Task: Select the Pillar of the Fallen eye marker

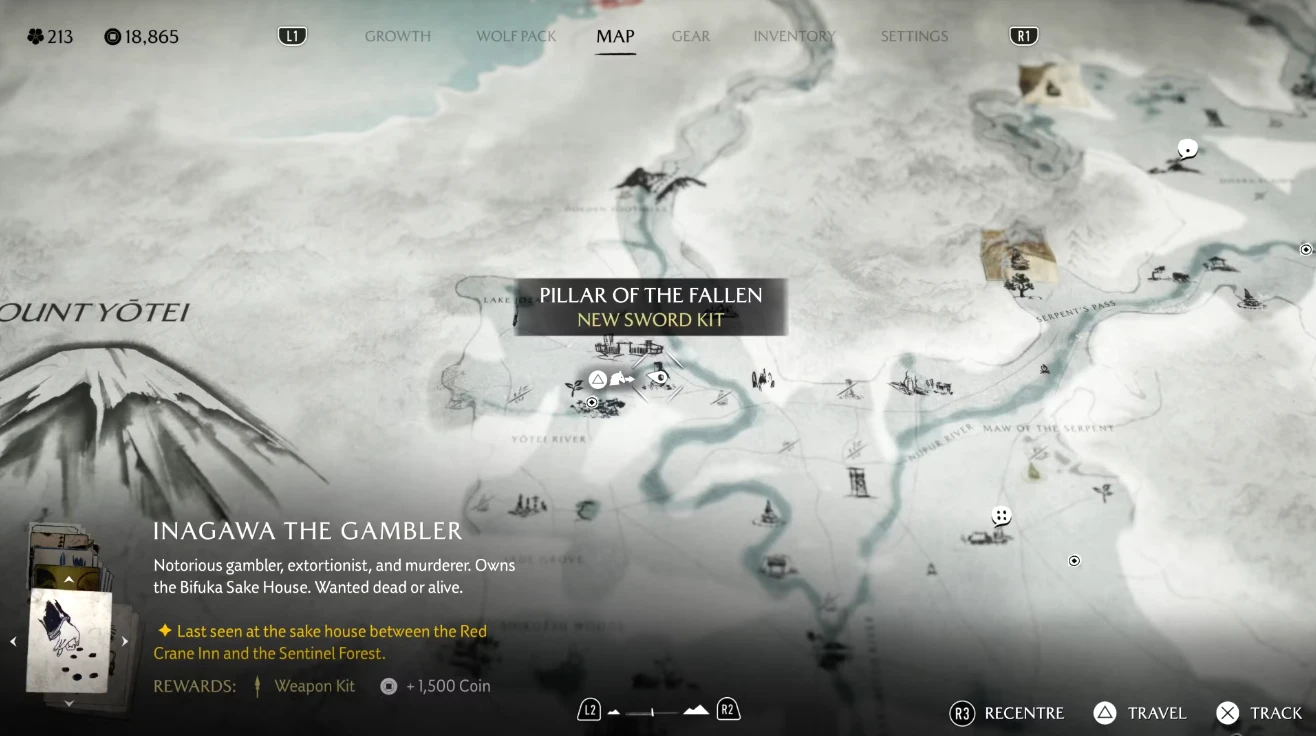Action: point(657,378)
